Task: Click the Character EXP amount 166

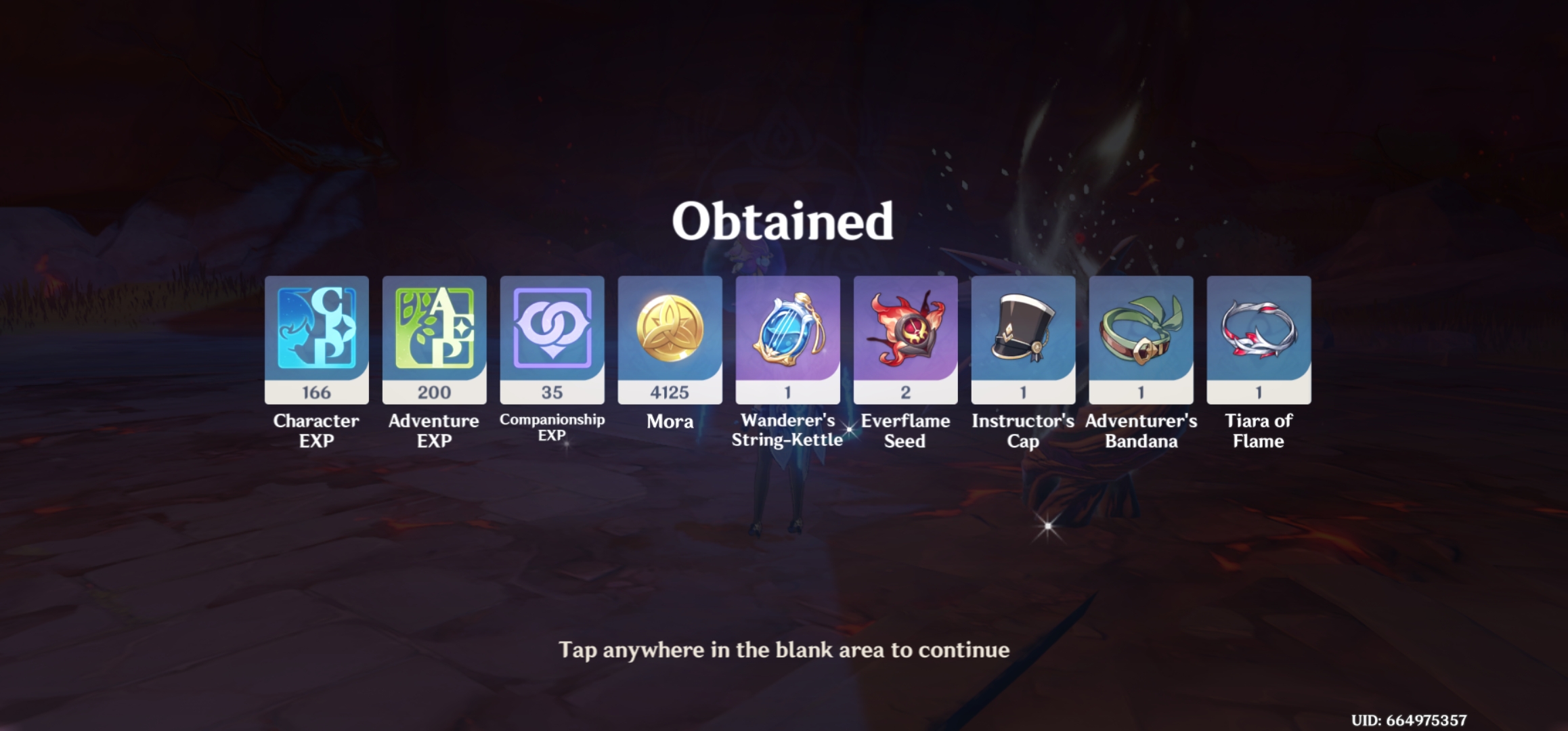Action: pyautogui.click(x=315, y=391)
